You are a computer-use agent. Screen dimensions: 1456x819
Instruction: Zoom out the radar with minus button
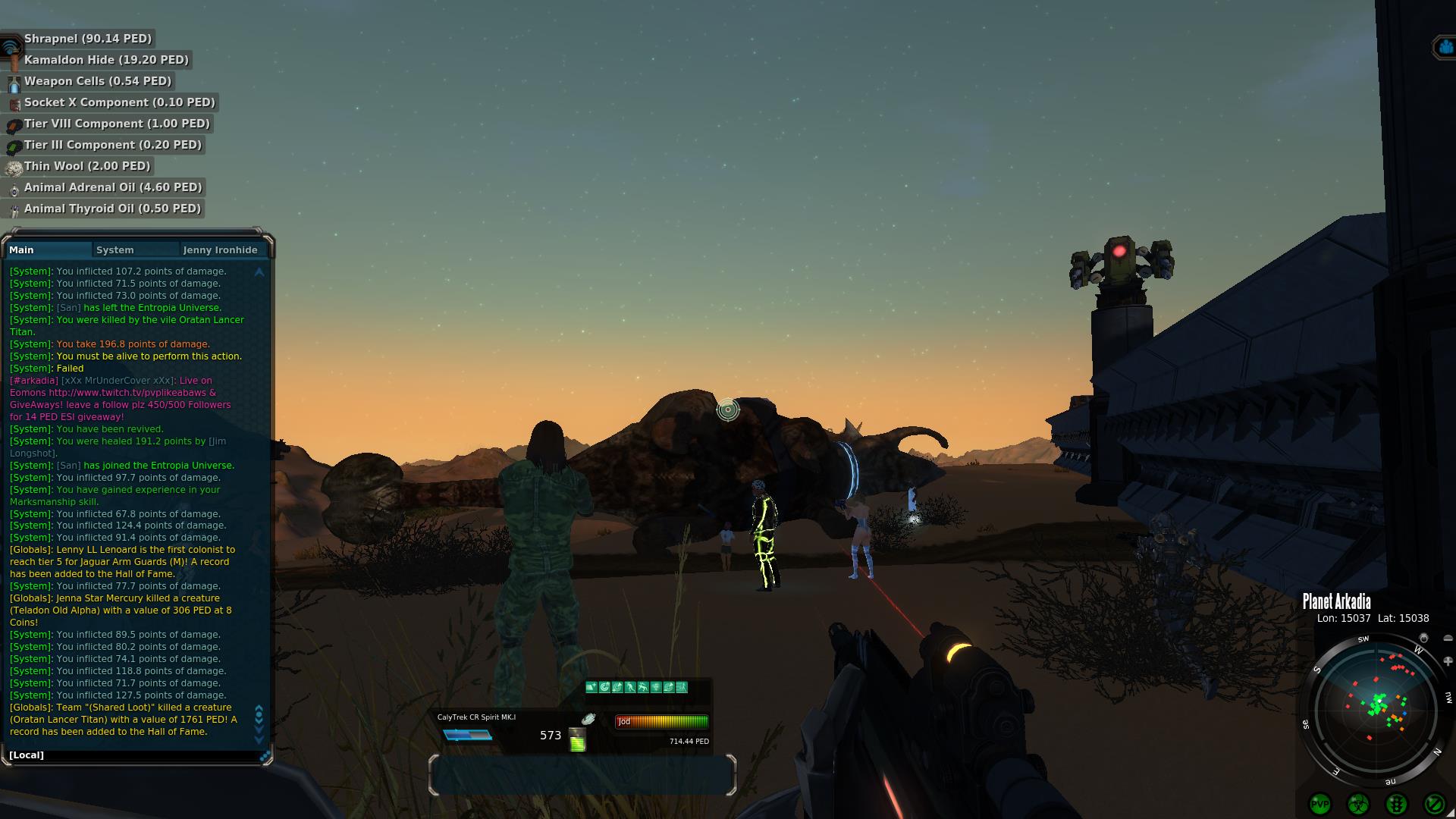coord(1447,639)
